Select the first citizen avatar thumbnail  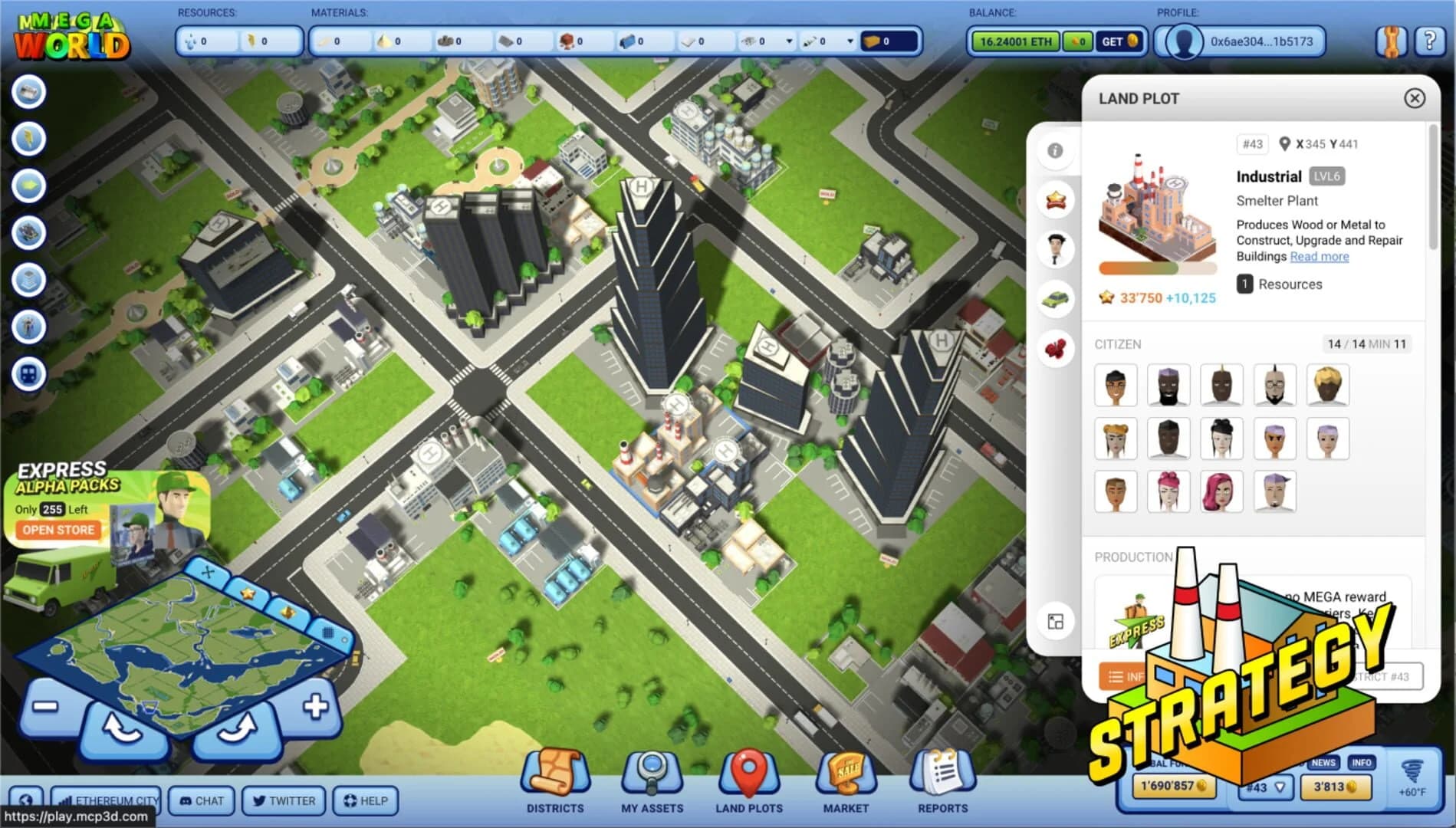[1116, 385]
